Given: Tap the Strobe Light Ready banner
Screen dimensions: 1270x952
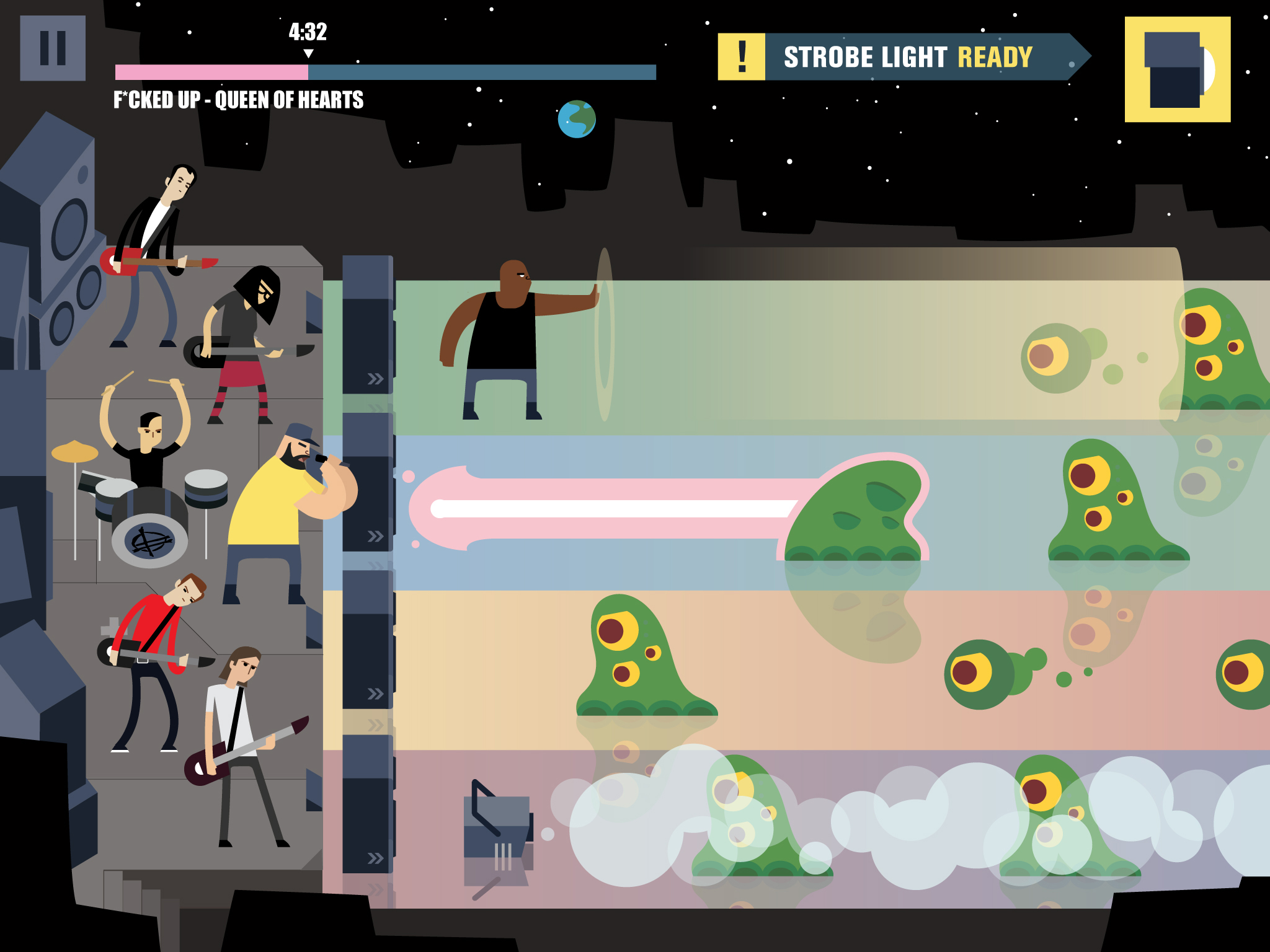Looking at the screenshot, I should (902, 57).
